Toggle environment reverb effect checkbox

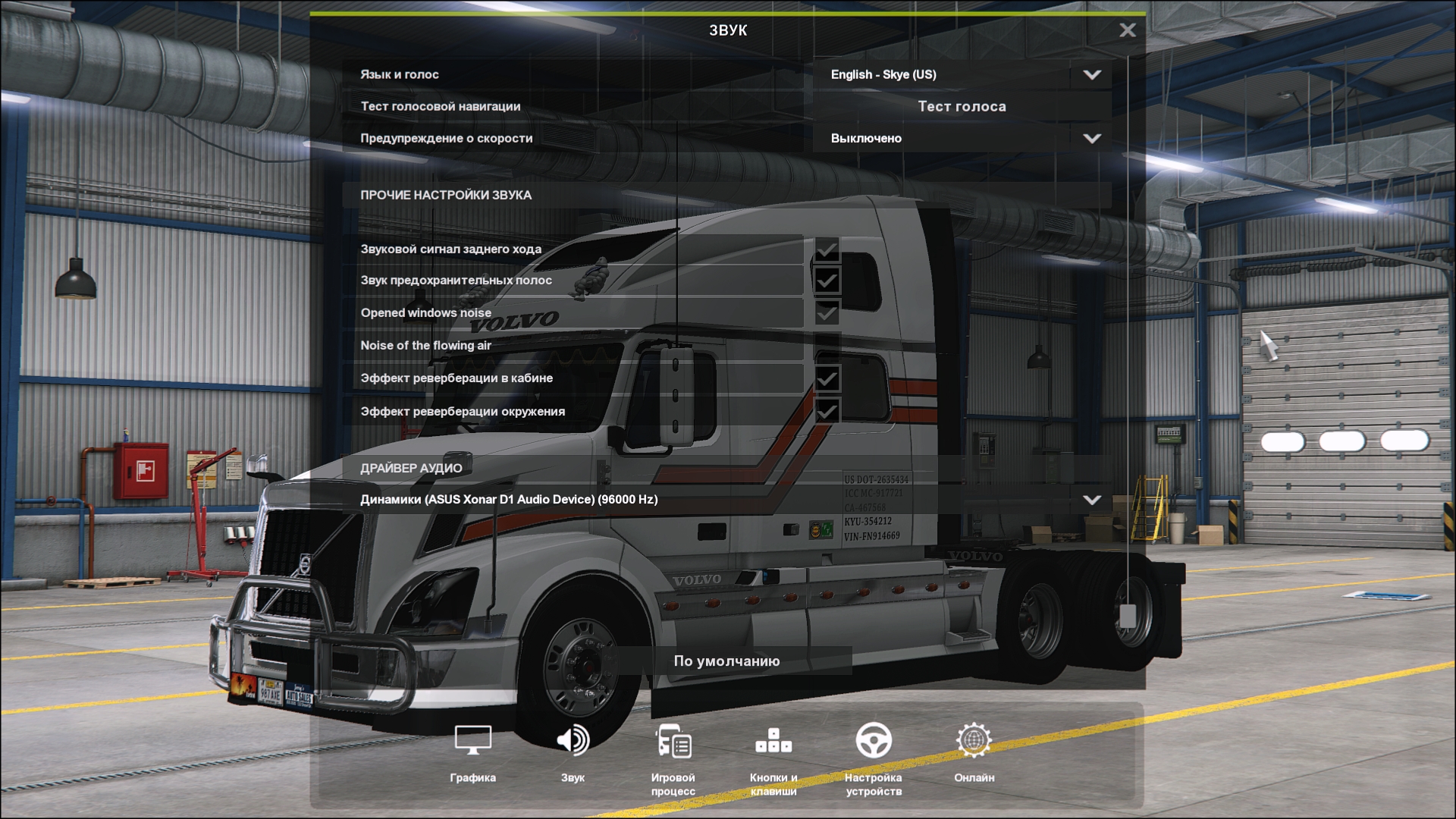click(x=827, y=411)
